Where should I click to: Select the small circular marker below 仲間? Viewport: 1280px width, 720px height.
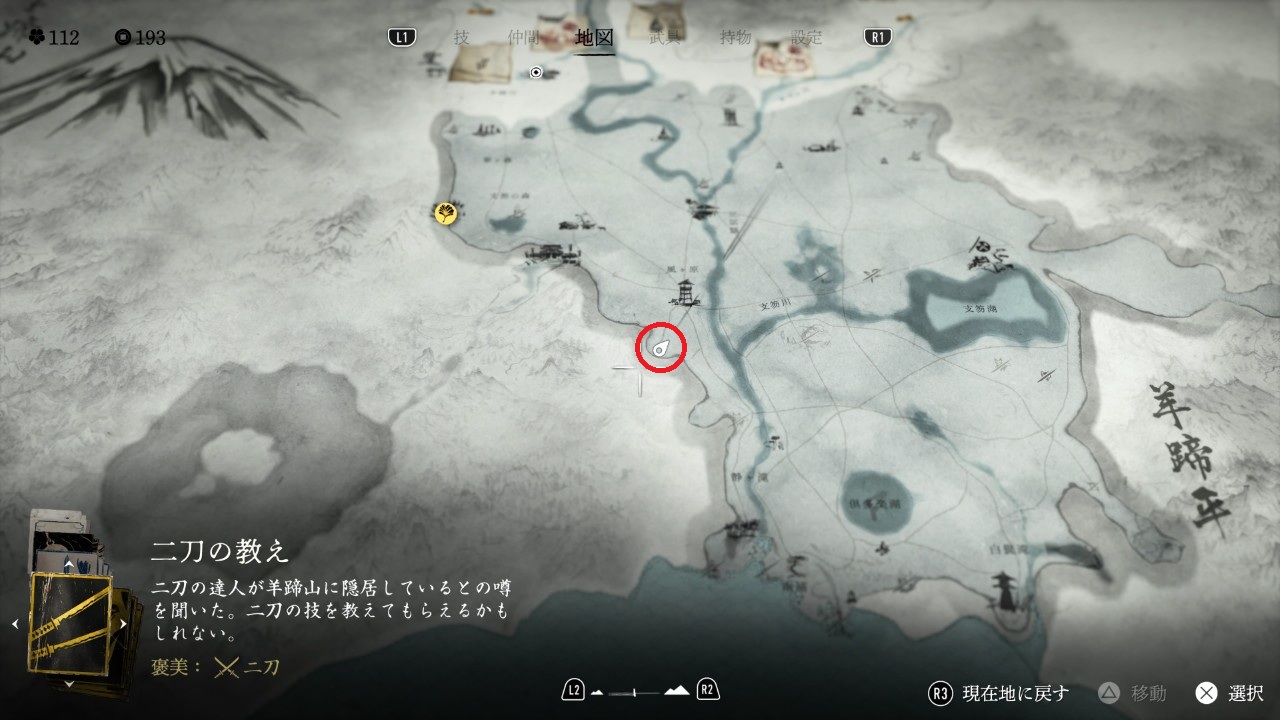tap(536, 72)
